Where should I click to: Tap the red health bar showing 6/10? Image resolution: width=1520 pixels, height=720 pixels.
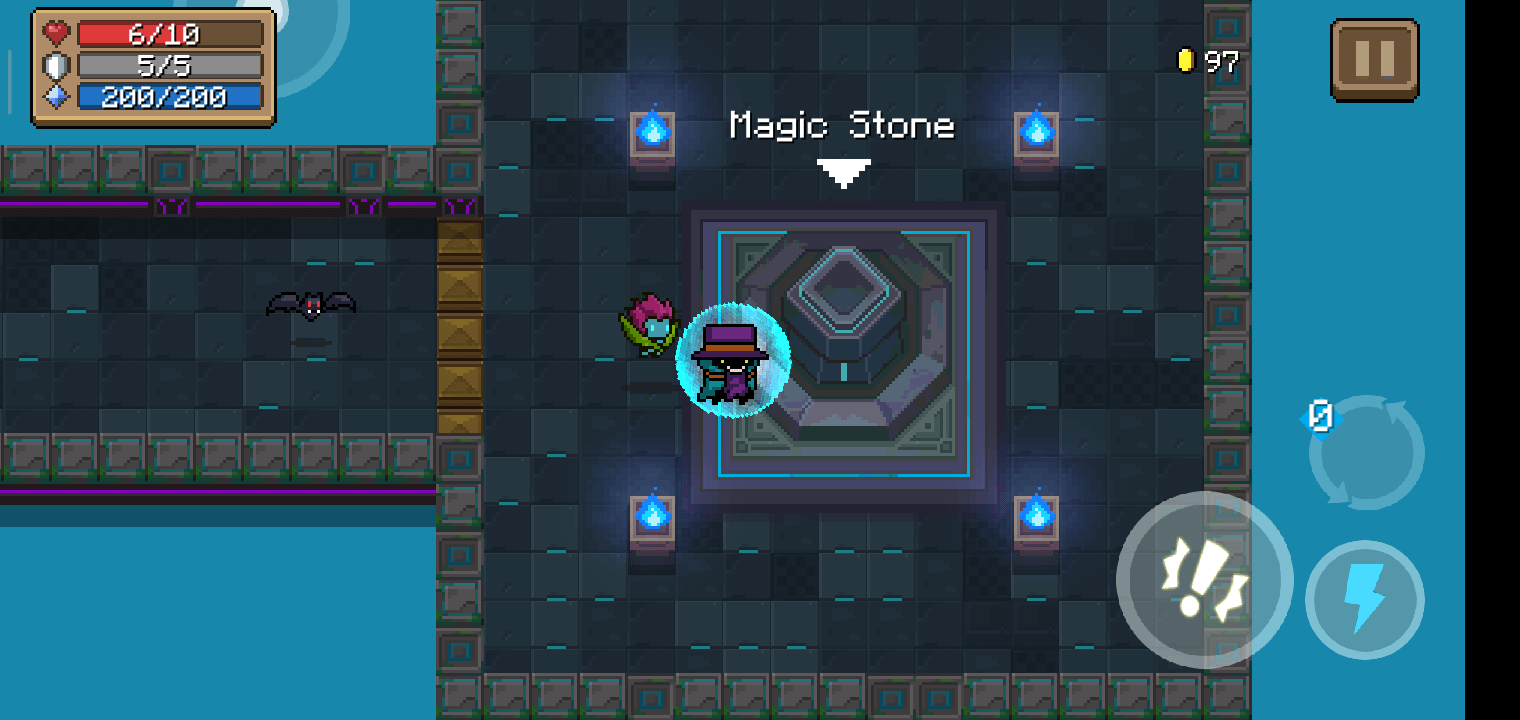[155, 33]
